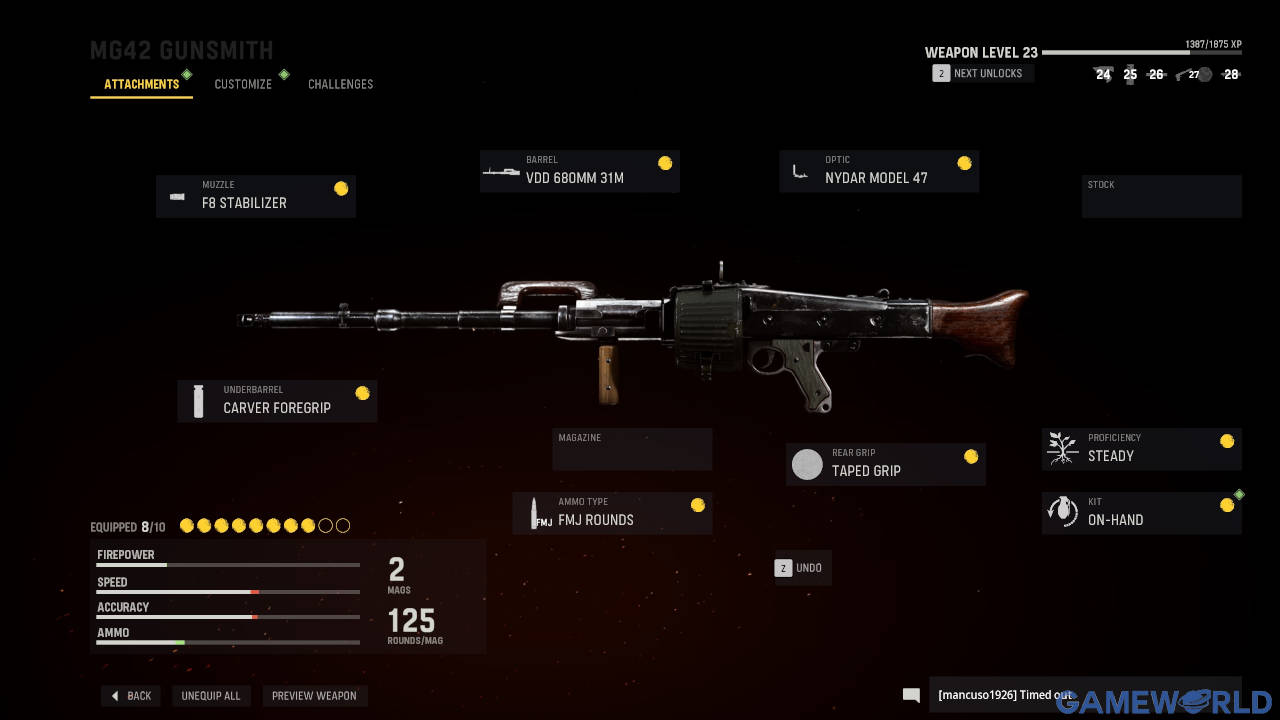
Task: Change the VDD 680MM 31M barrel
Action: pos(580,171)
